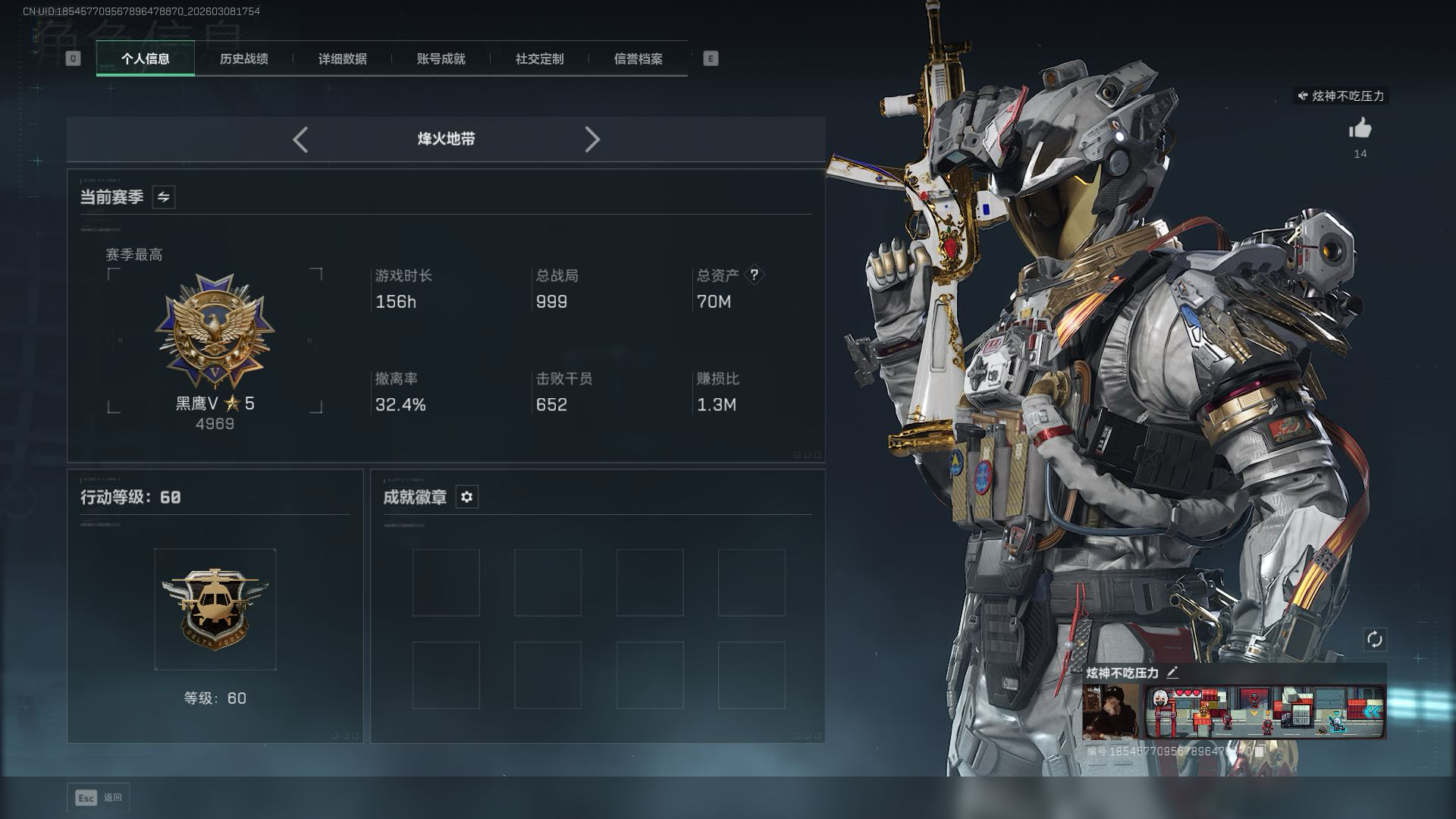
Task: Open the 成就徽章 gear settings
Action: click(466, 497)
